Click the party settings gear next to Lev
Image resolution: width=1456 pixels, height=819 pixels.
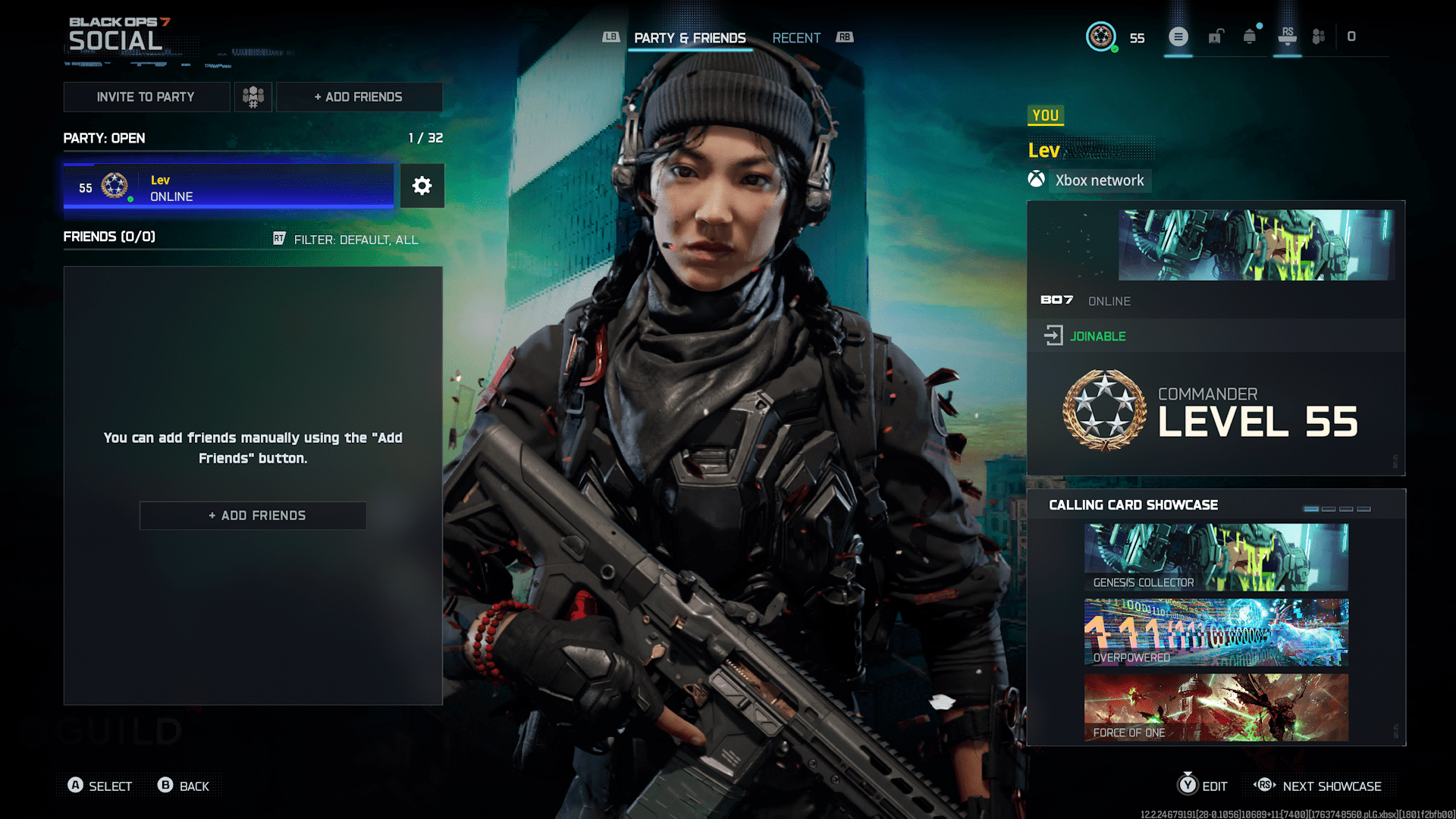coord(422,186)
